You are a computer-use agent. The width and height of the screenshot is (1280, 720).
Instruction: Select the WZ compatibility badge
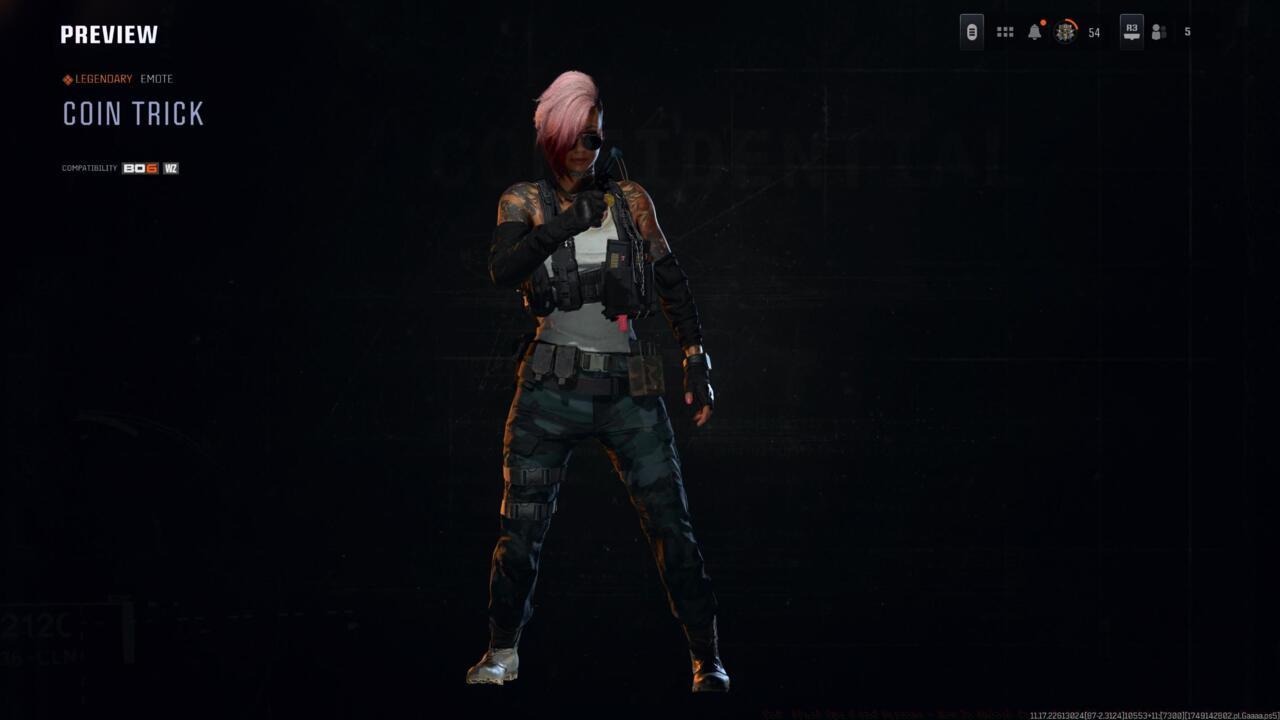[170, 168]
